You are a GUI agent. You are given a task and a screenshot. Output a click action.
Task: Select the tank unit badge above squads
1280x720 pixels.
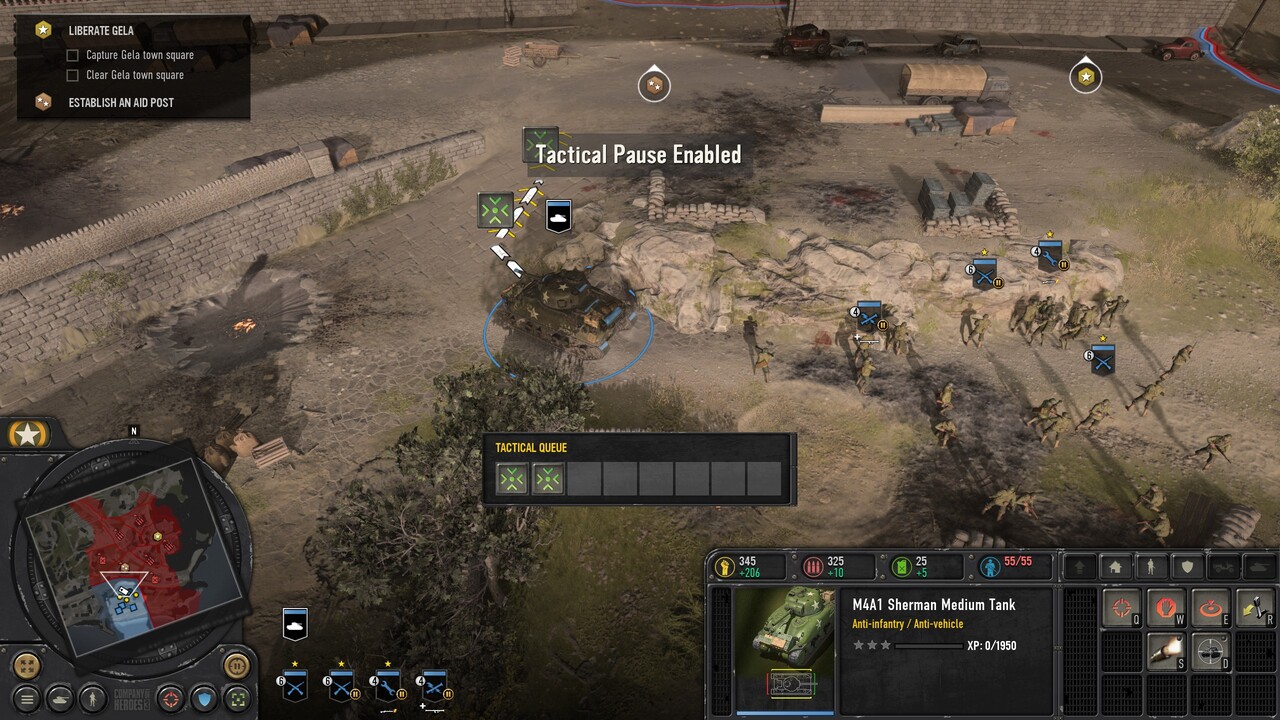(295, 624)
